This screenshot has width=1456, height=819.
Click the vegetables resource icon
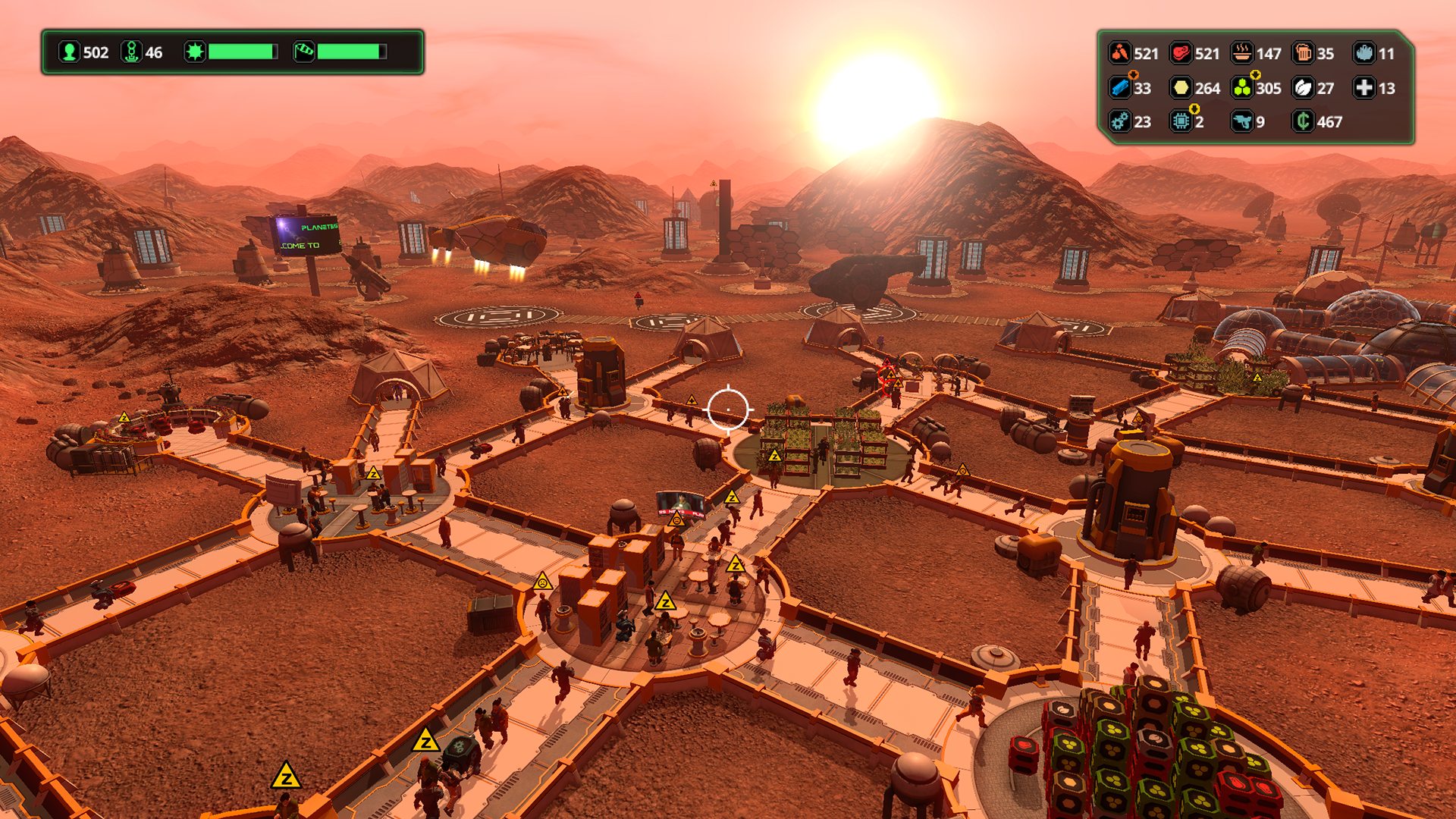1120,53
